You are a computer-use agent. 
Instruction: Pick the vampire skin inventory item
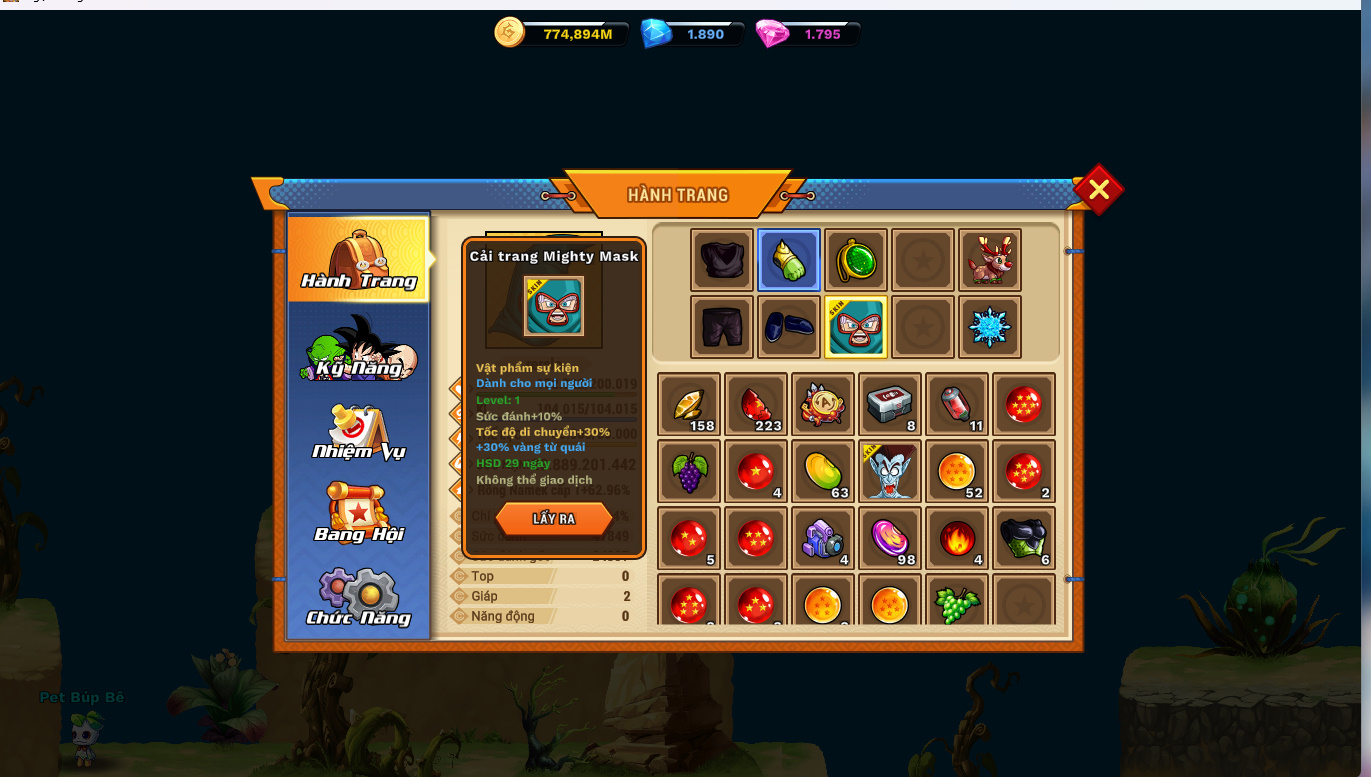pyautogui.click(x=890, y=471)
